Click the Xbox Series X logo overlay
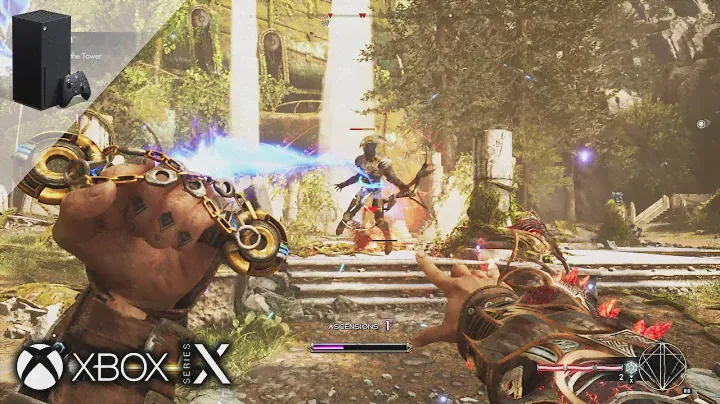This screenshot has height=404, width=720. point(123,363)
